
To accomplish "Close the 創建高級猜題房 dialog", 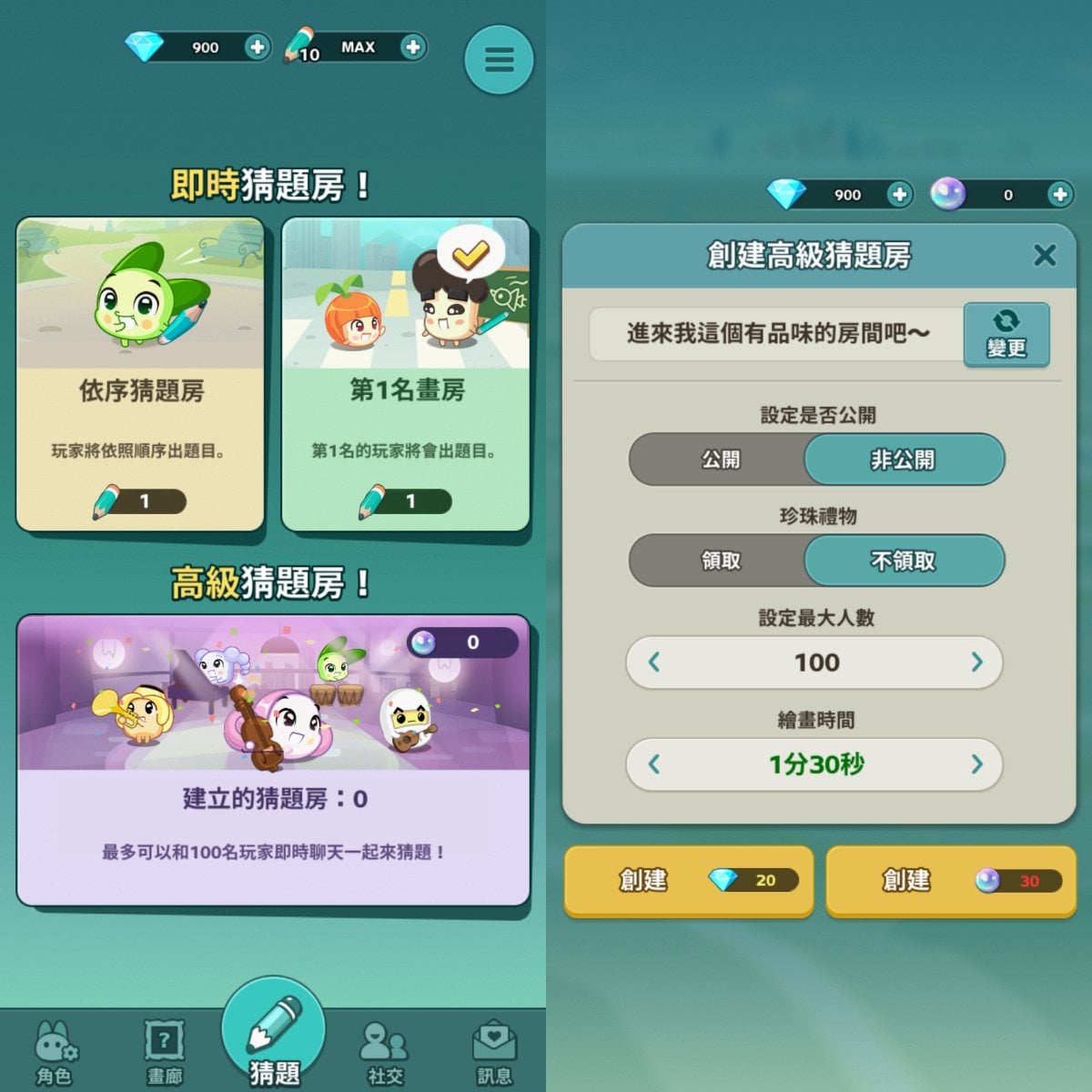I will 1045,255.
